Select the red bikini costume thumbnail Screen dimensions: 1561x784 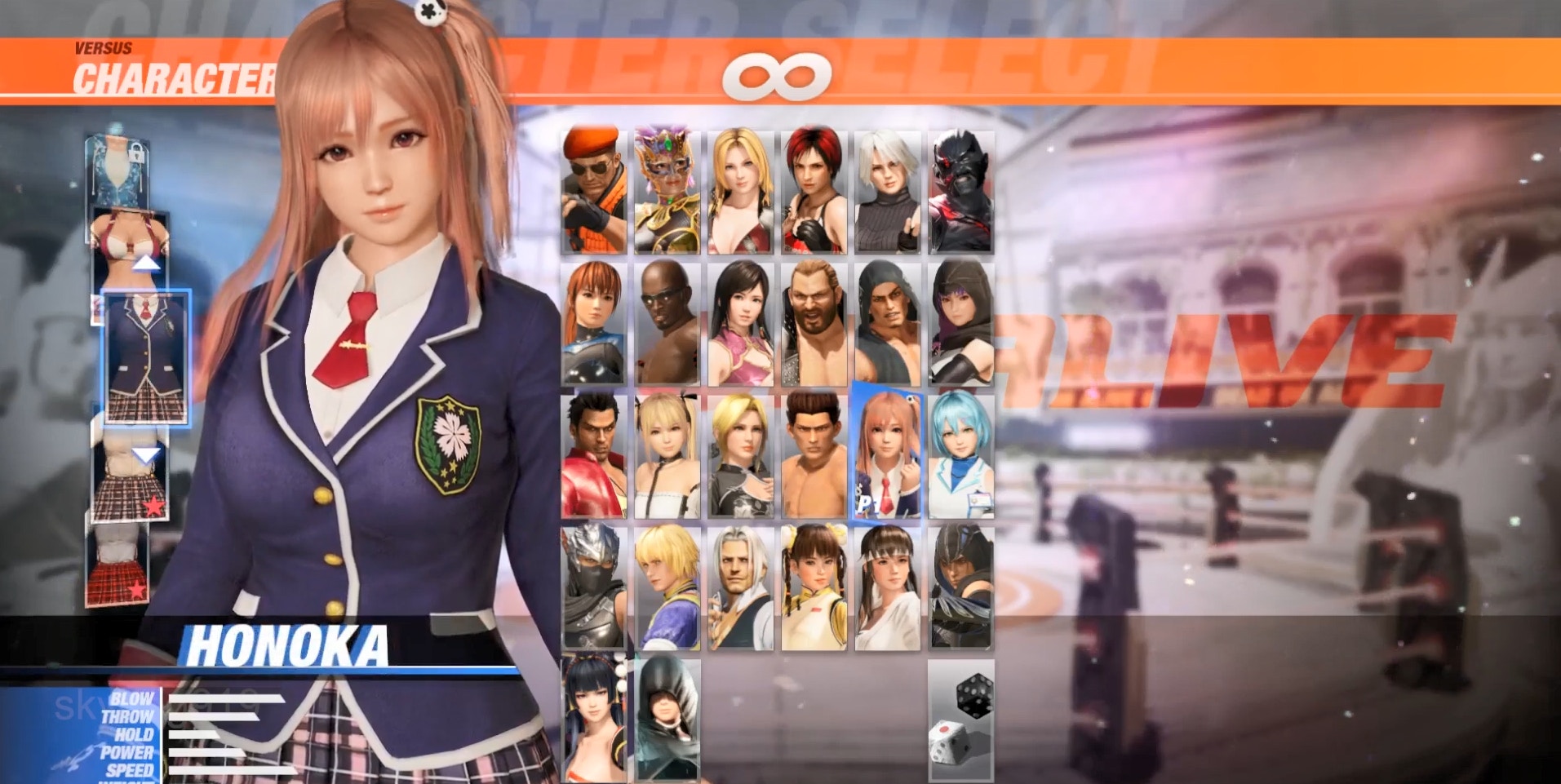click(128, 237)
